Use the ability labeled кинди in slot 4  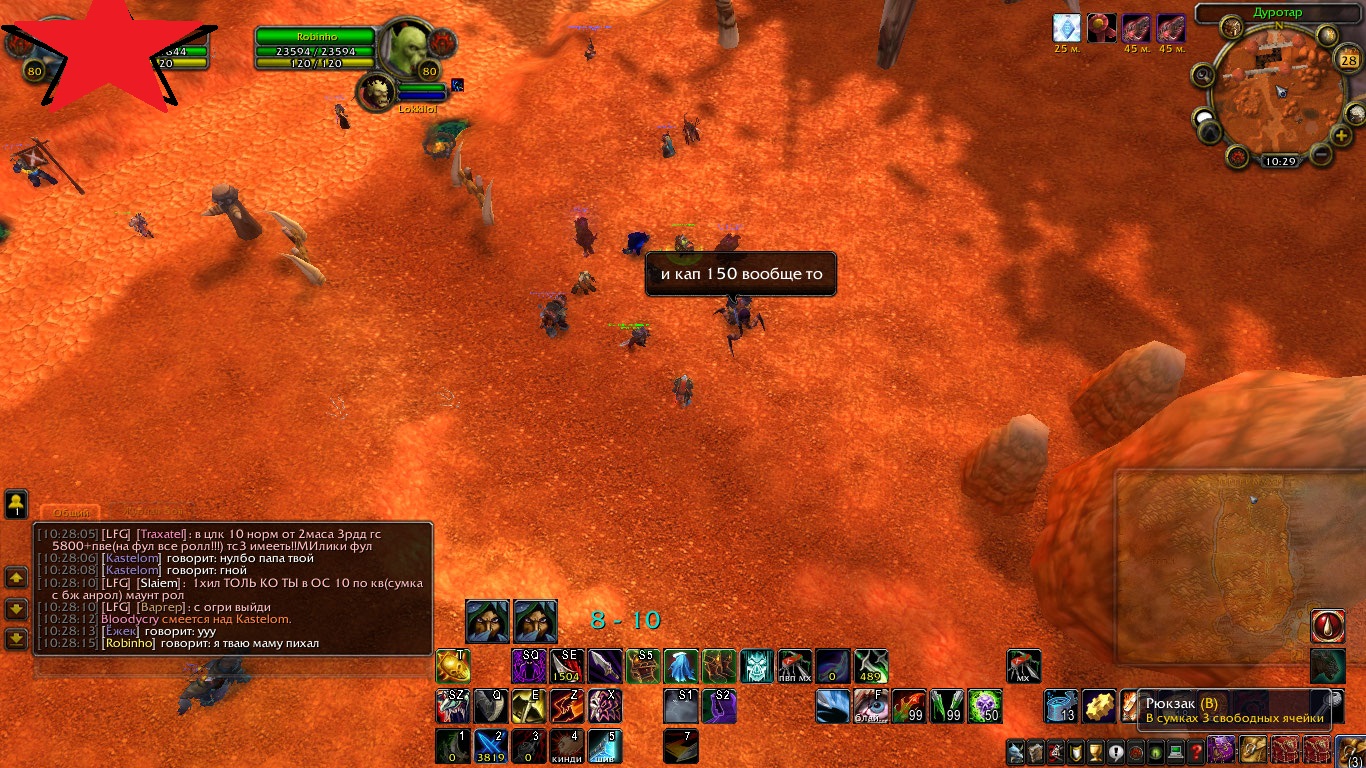click(x=567, y=746)
